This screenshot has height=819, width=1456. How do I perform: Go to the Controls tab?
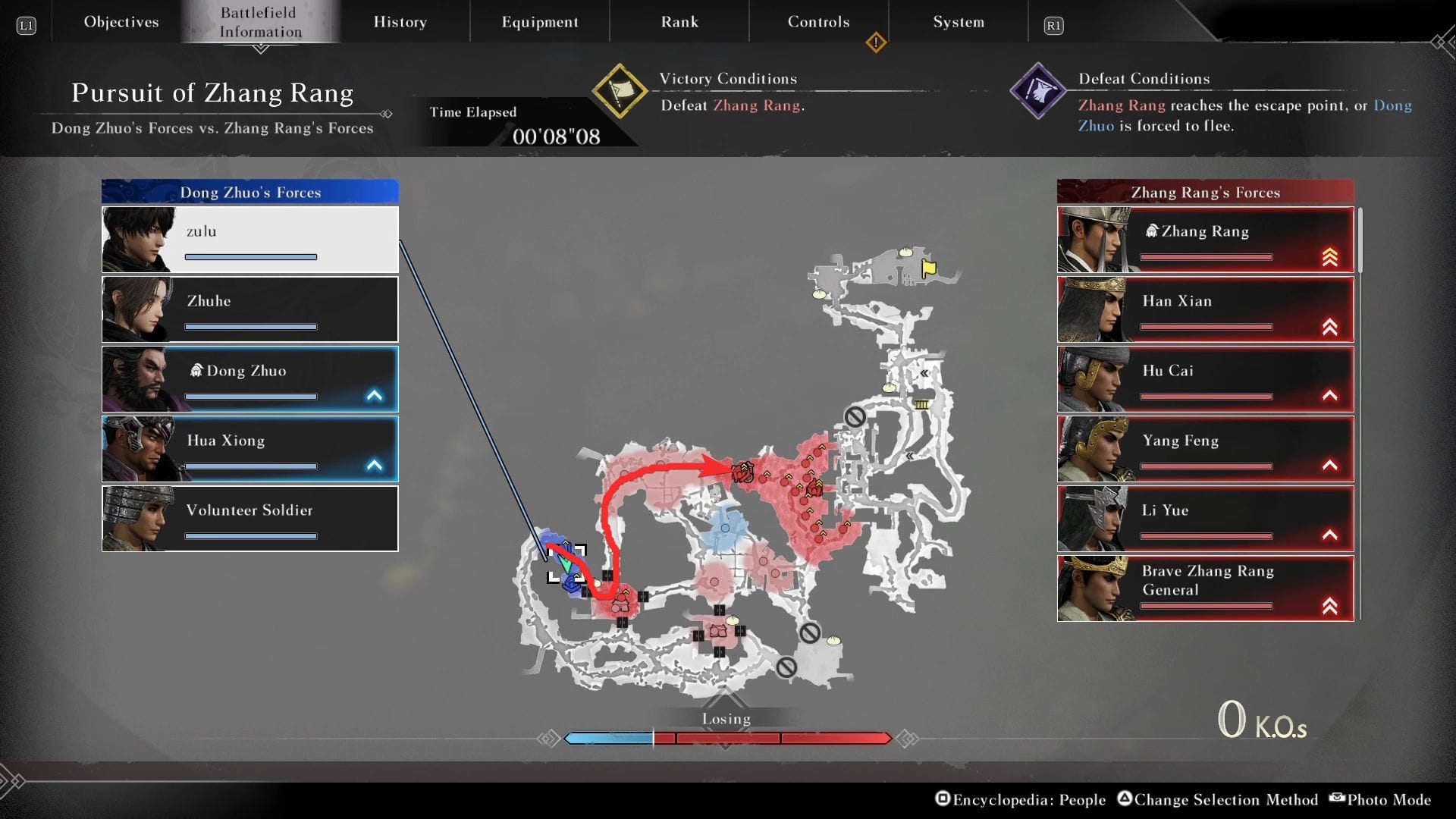click(818, 22)
